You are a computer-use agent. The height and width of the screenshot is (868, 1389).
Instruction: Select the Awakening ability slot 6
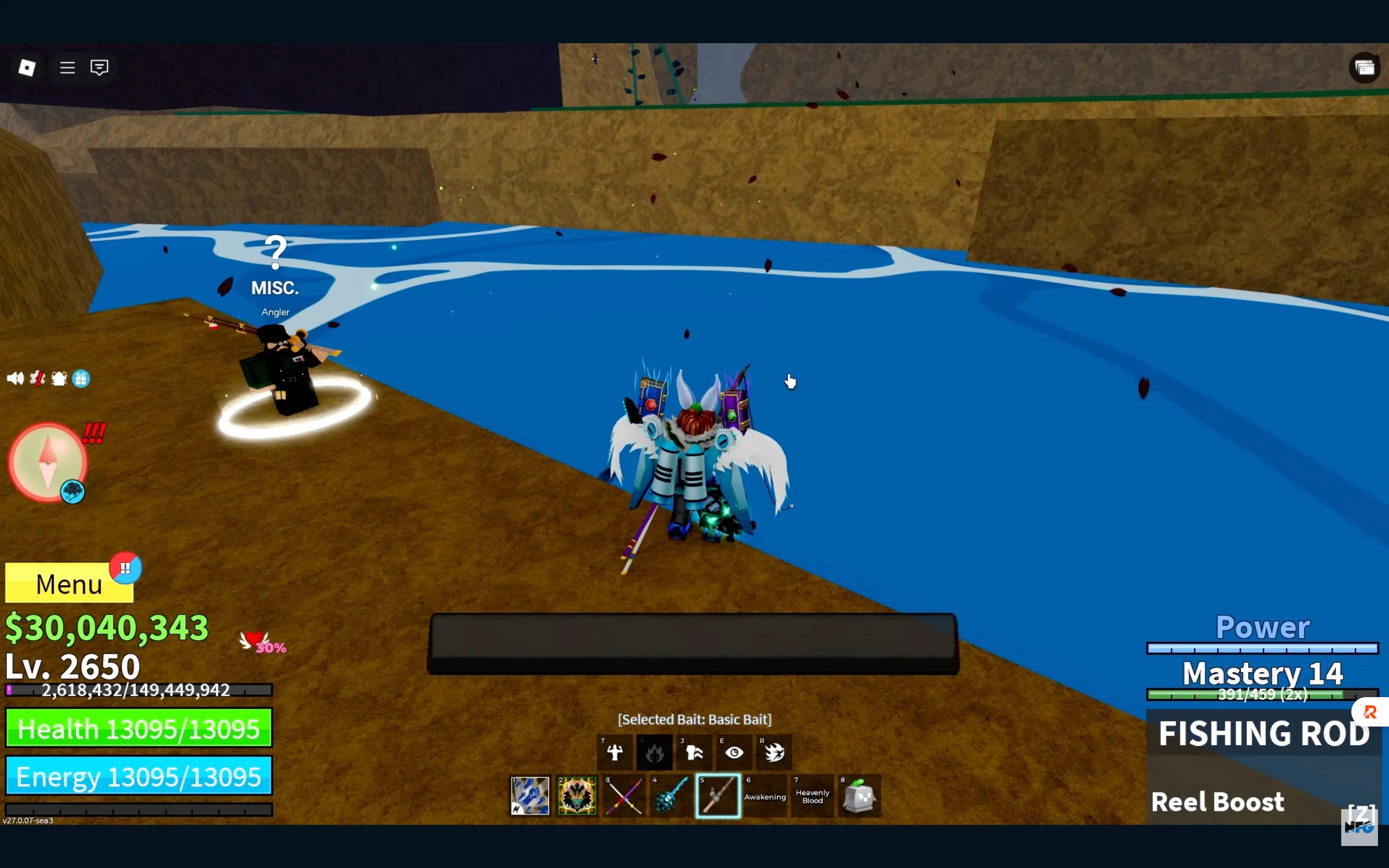click(x=765, y=796)
